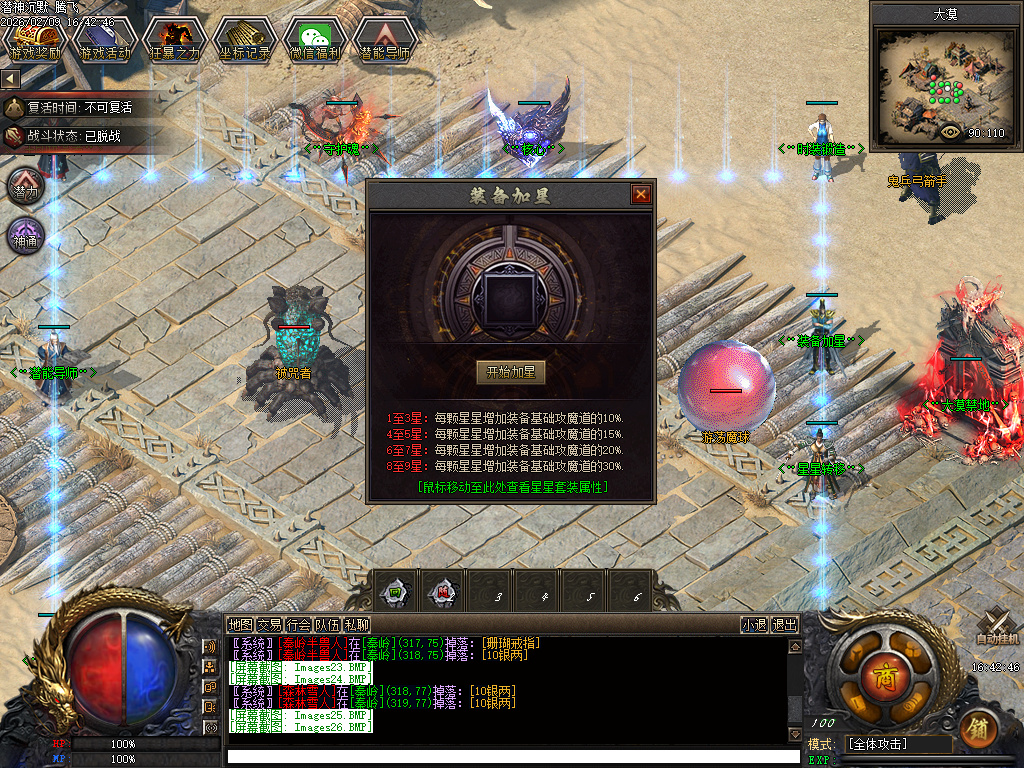This screenshot has height=768, width=1024.
Task: Open the 潜能导师 icon in top bar
Action: 385,40
